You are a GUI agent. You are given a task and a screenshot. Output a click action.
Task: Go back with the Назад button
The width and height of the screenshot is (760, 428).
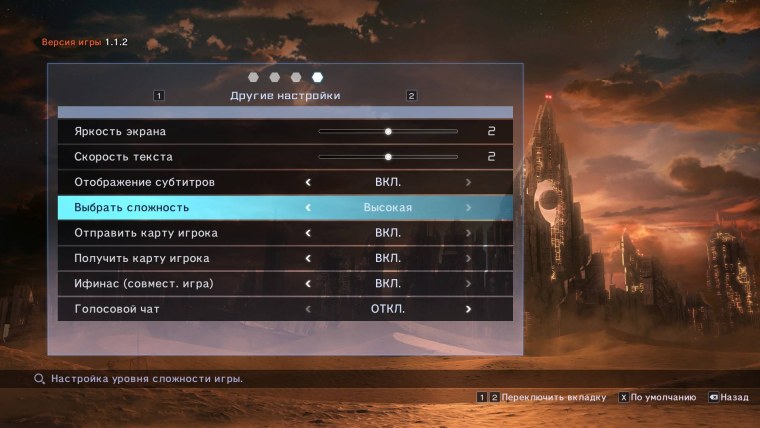734,397
